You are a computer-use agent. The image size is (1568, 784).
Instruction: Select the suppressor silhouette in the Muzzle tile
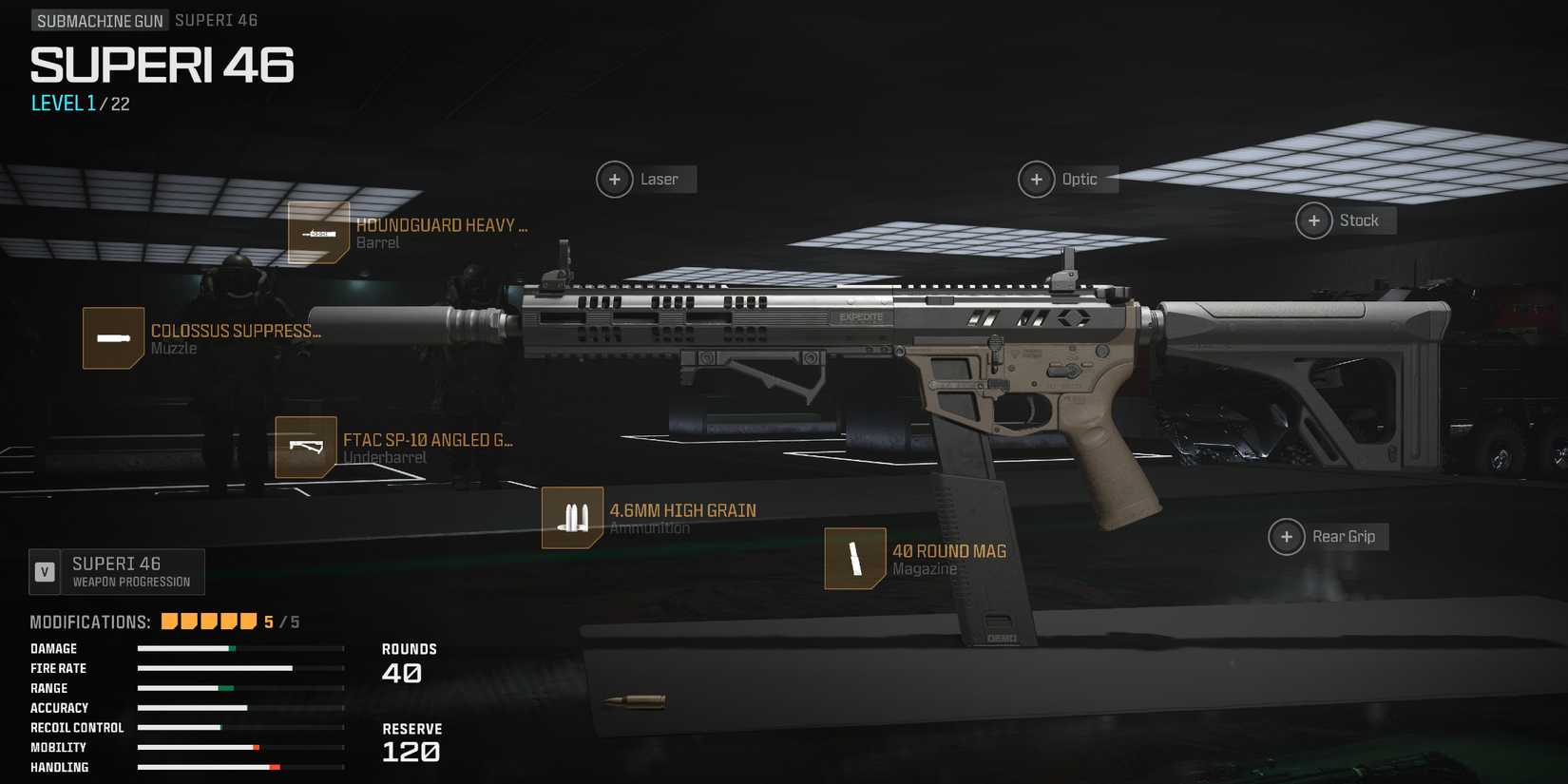[x=113, y=338]
